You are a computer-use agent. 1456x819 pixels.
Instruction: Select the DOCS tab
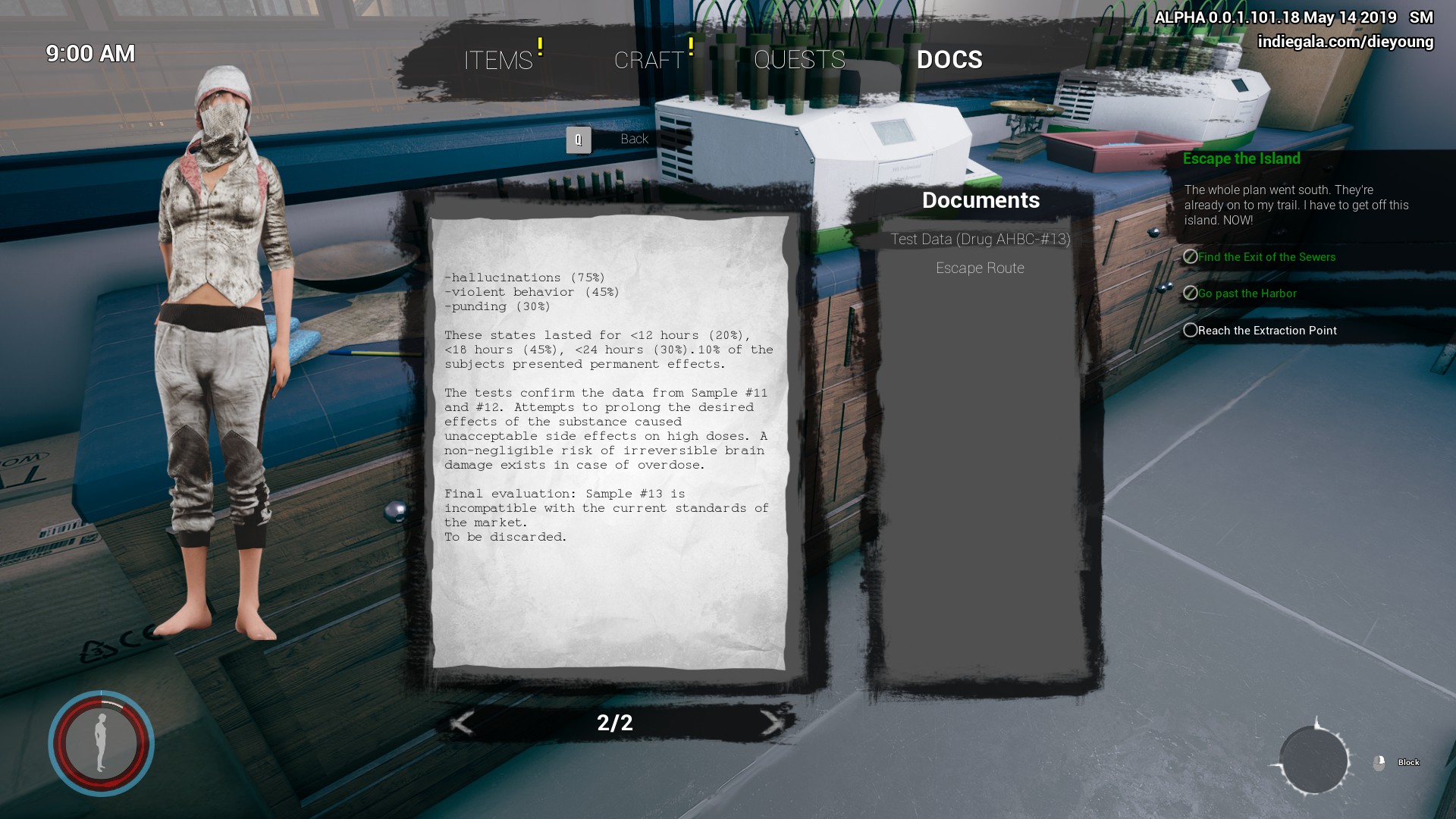[949, 60]
